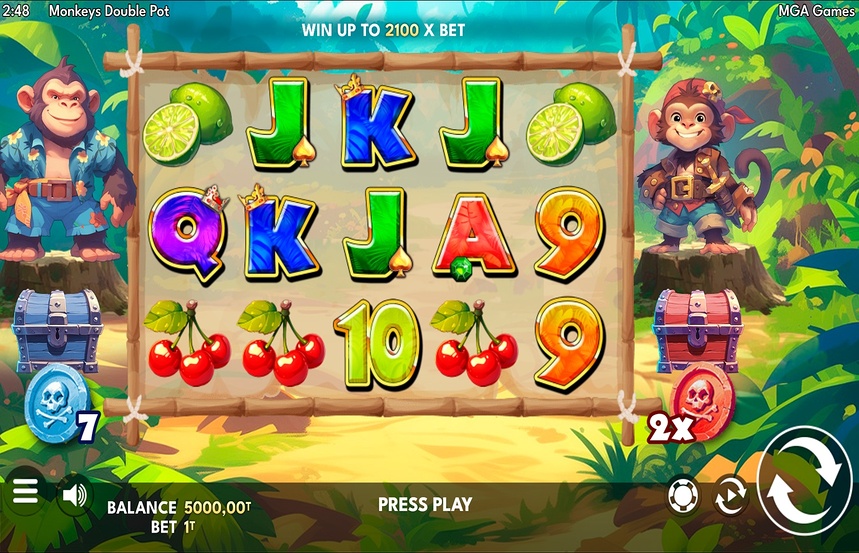Toggle the sound speaker icon
Viewport: 859px width, 553px height.
point(73,494)
